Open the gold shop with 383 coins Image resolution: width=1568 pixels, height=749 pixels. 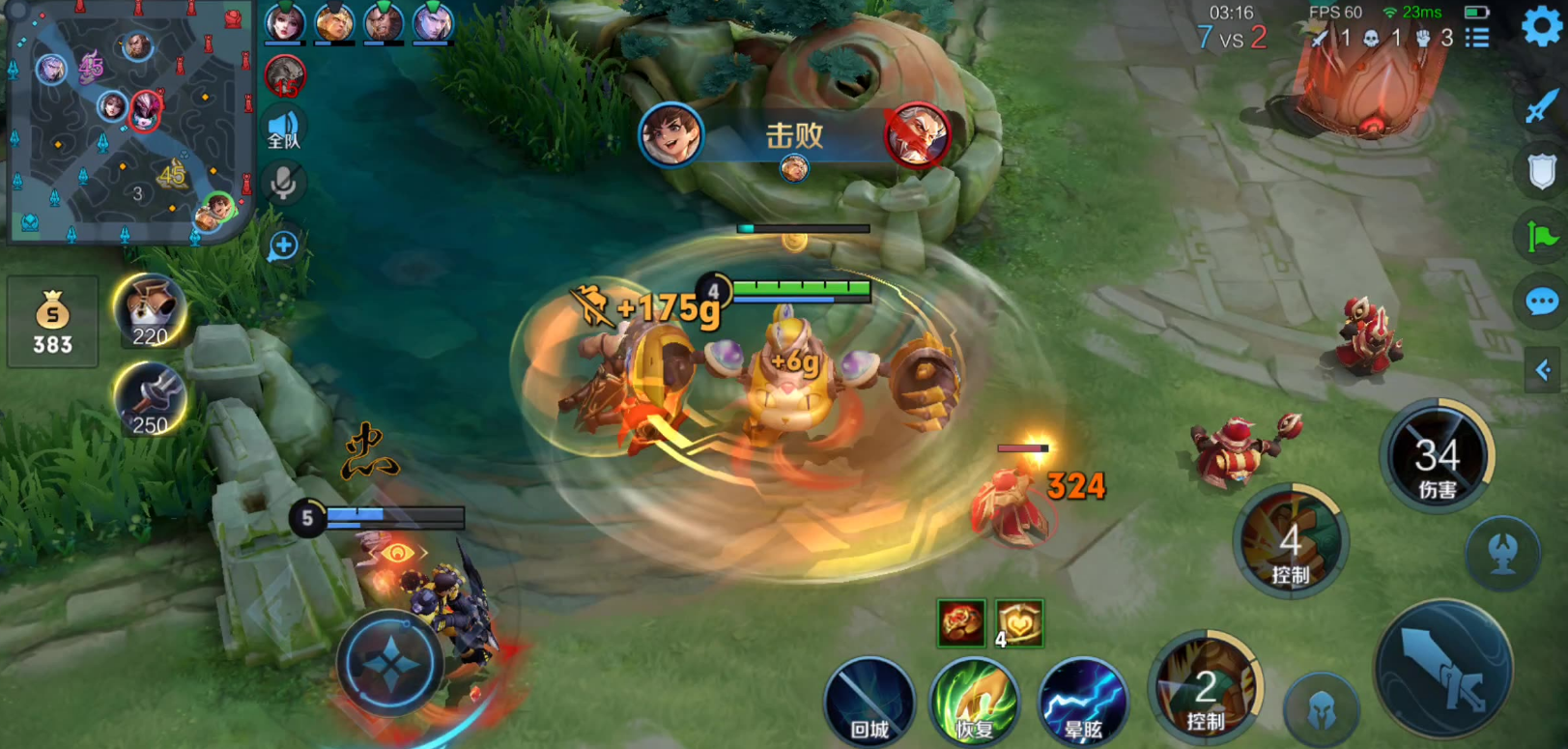[x=52, y=322]
